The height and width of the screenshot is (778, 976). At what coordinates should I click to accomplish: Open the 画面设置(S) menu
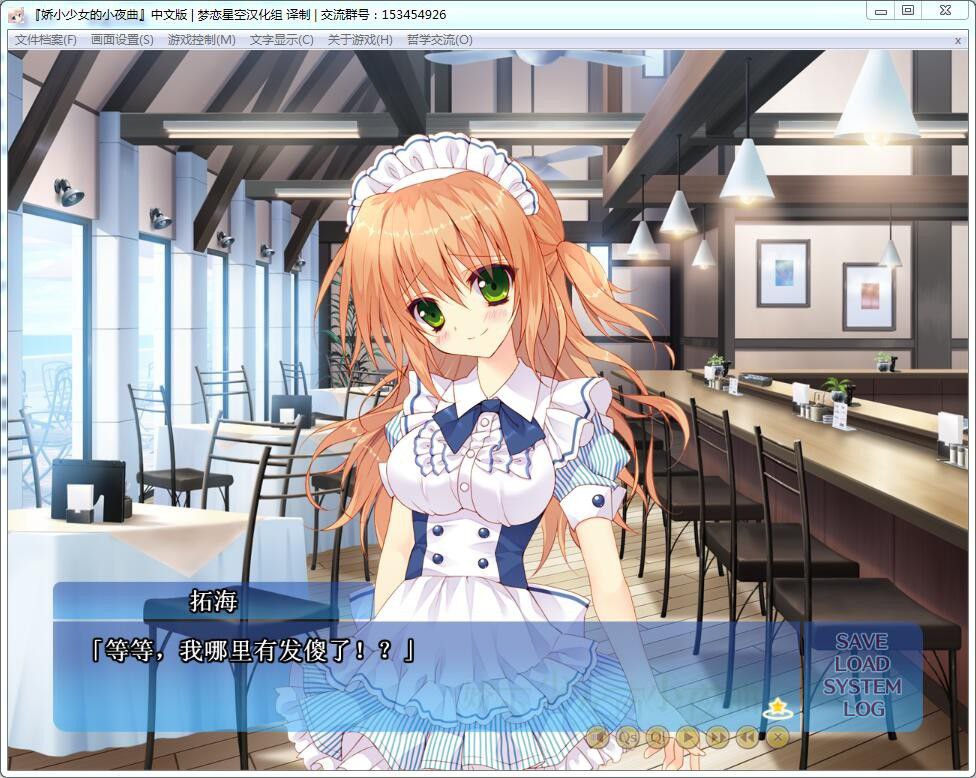point(122,40)
